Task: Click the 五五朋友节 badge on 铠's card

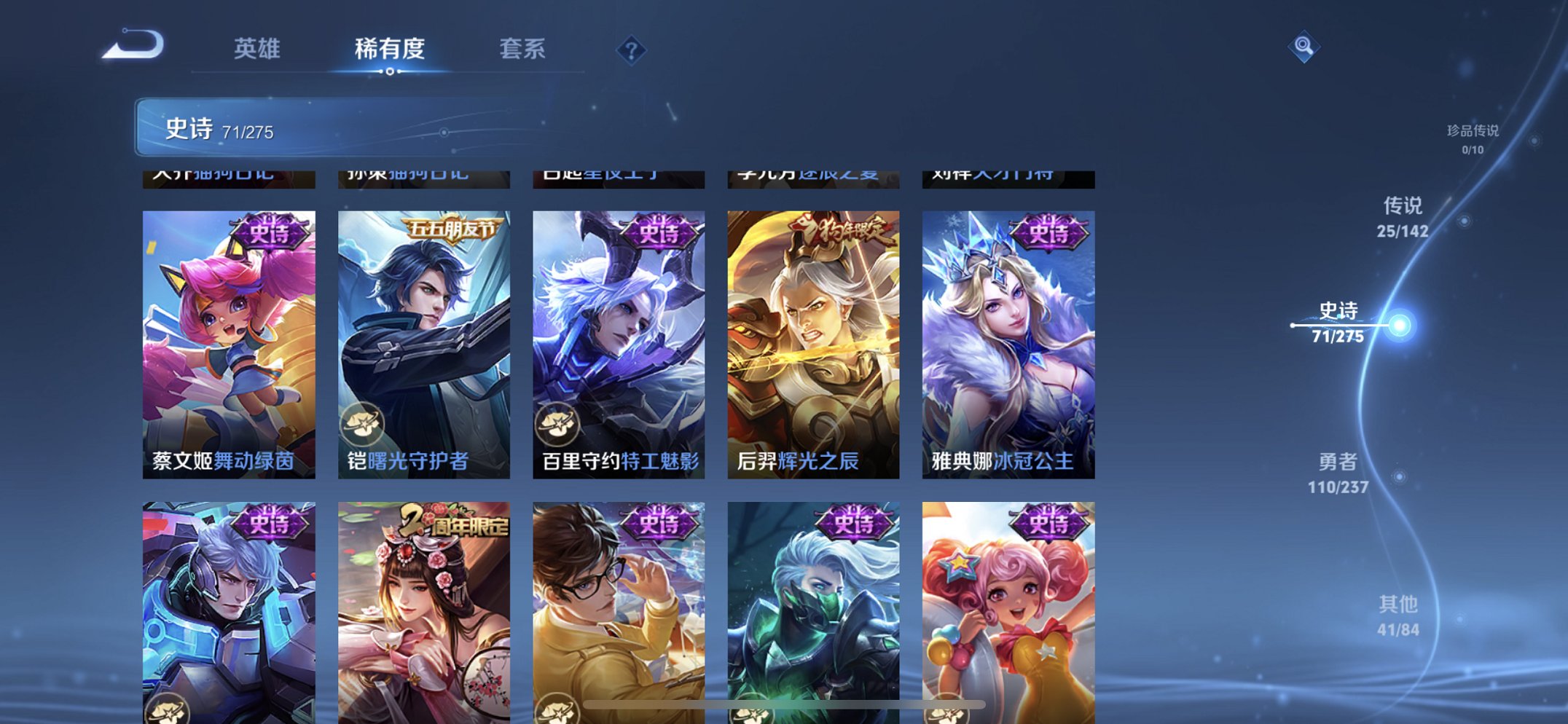Action: point(452,228)
